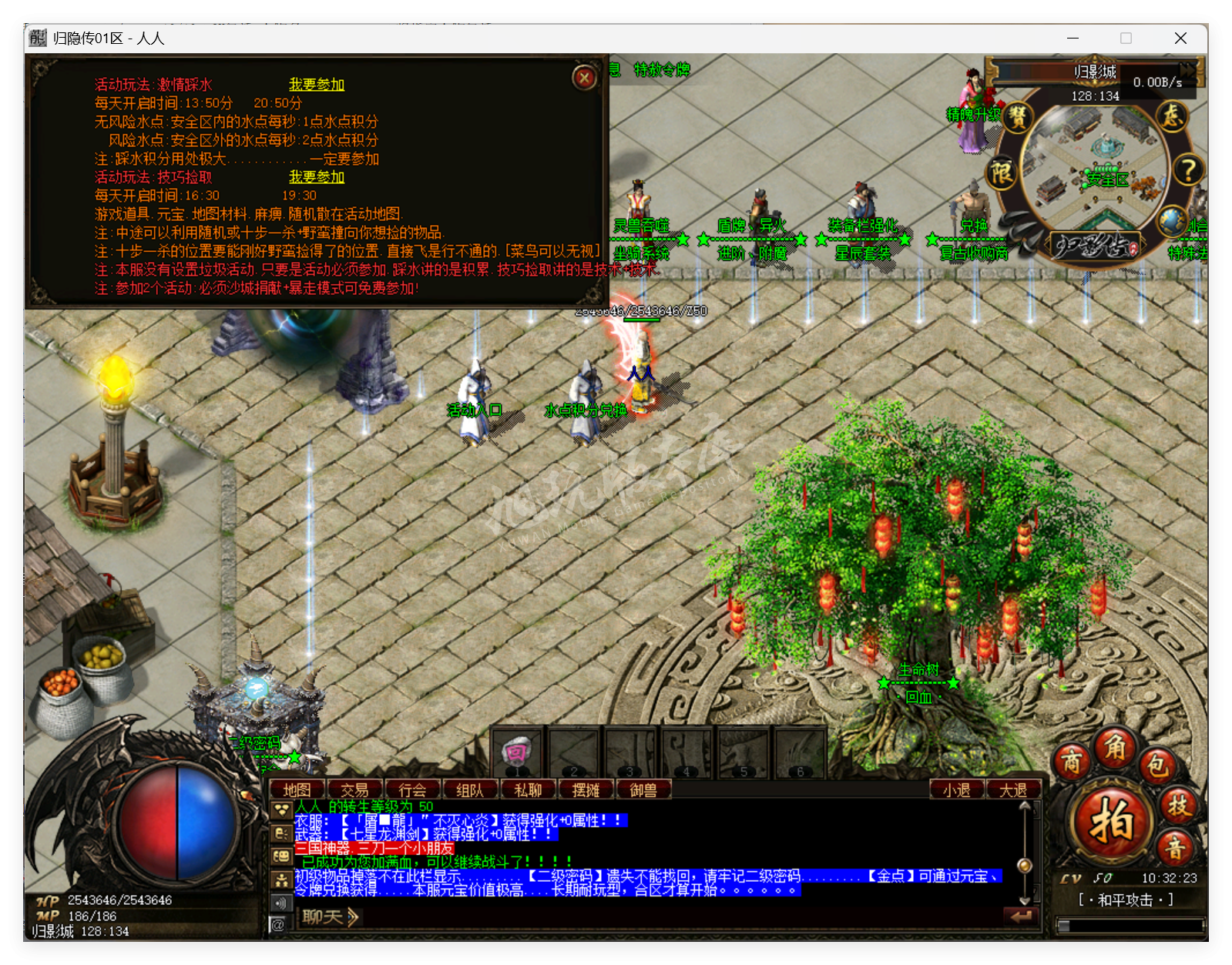Click the 音 sound icon

tap(1177, 847)
